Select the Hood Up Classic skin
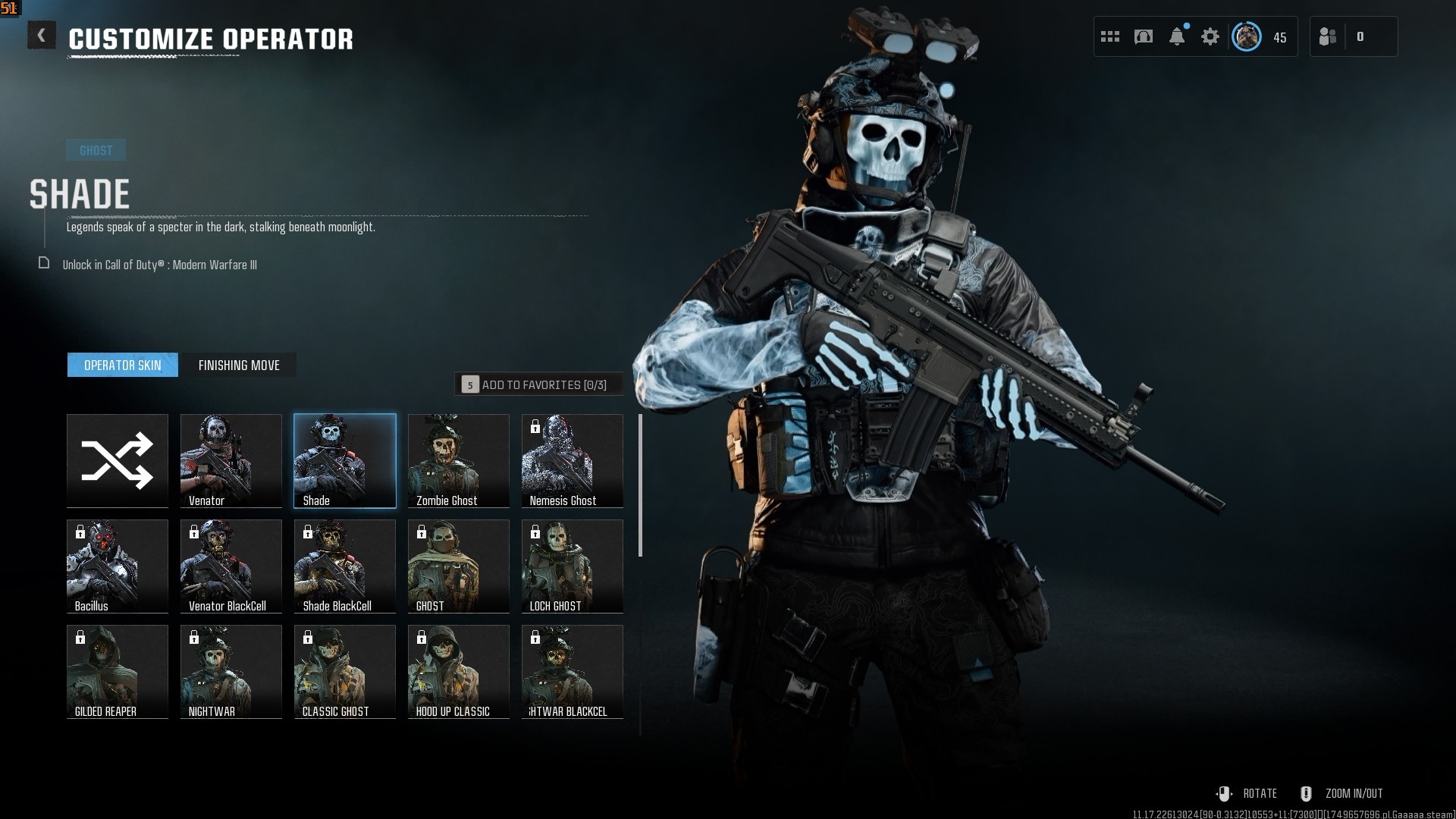 pos(459,671)
